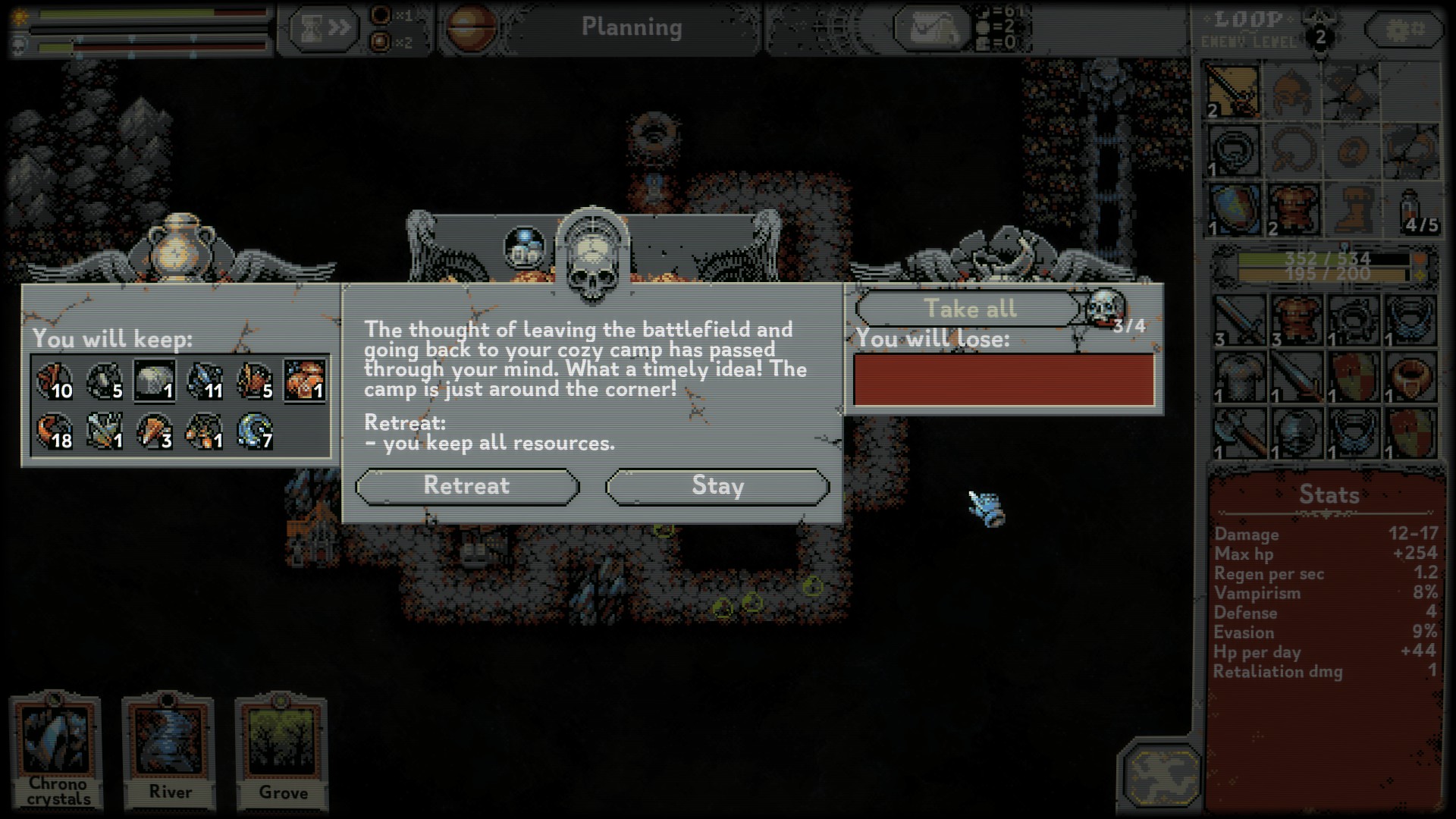The image size is (1456, 819).
Task: Select the Chrono crystals card
Action: 58,750
